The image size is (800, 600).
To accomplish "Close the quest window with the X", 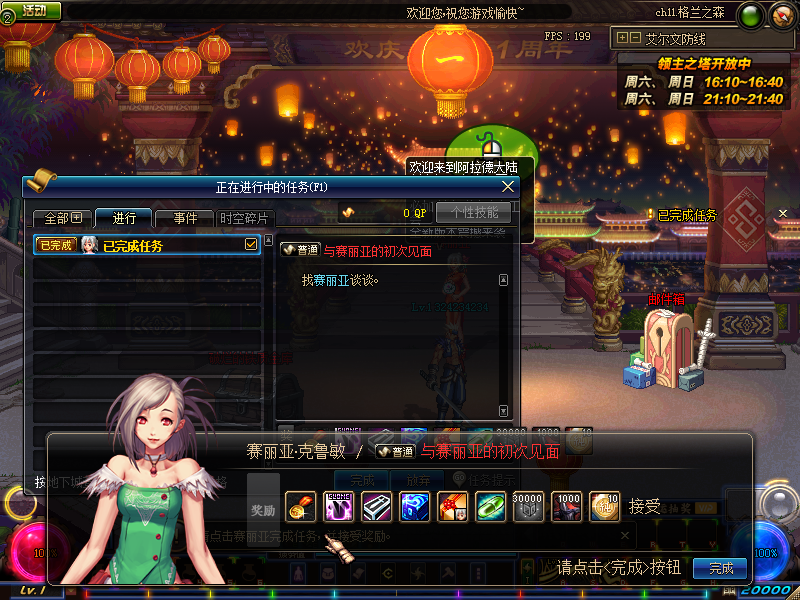I will coord(508,186).
